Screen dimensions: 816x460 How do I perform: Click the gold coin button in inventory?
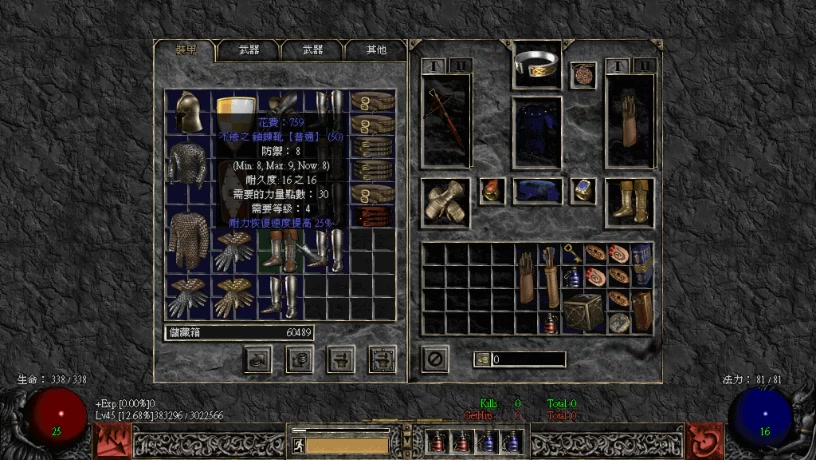(482, 359)
